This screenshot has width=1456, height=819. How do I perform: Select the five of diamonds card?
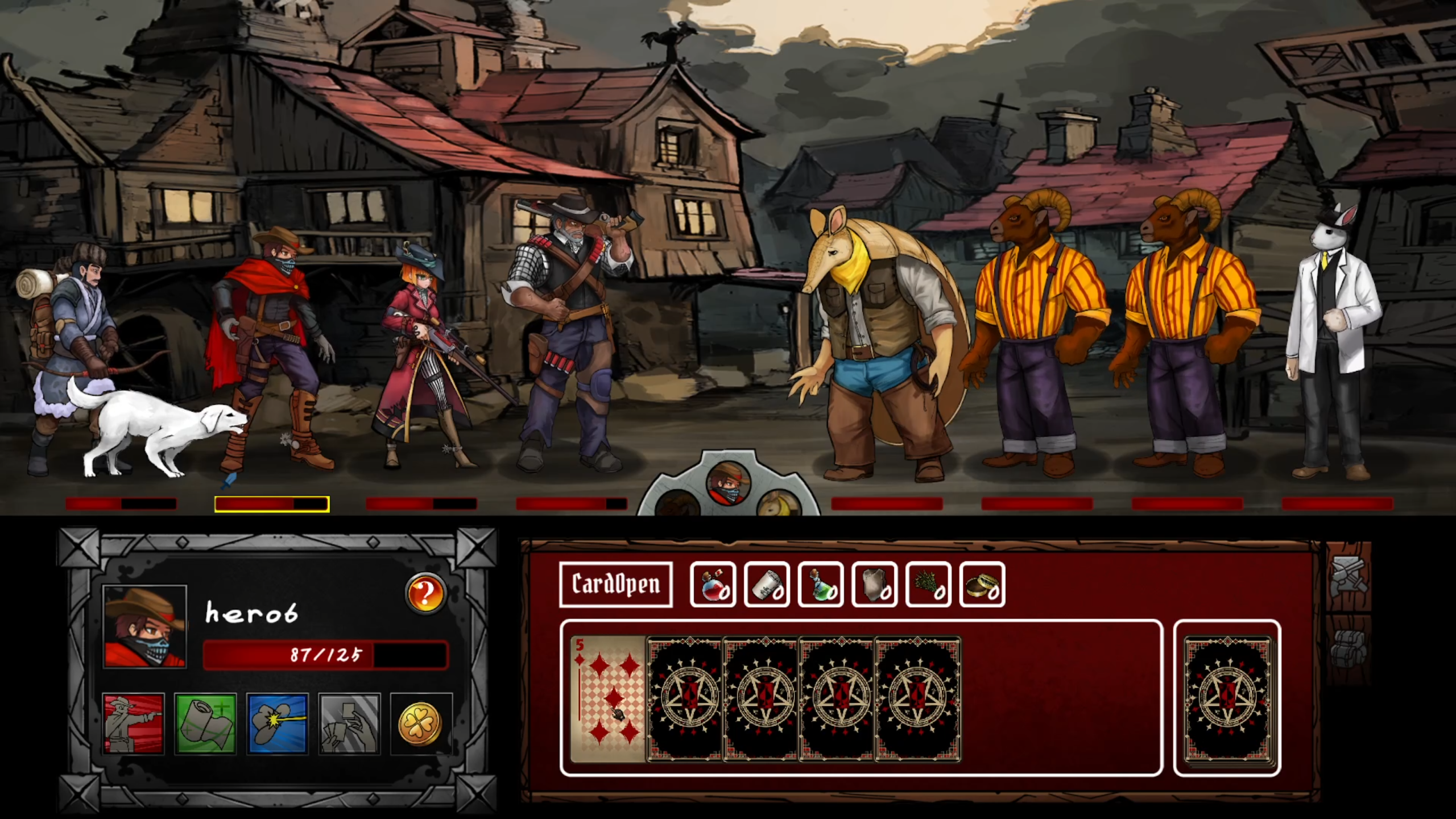click(x=607, y=698)
